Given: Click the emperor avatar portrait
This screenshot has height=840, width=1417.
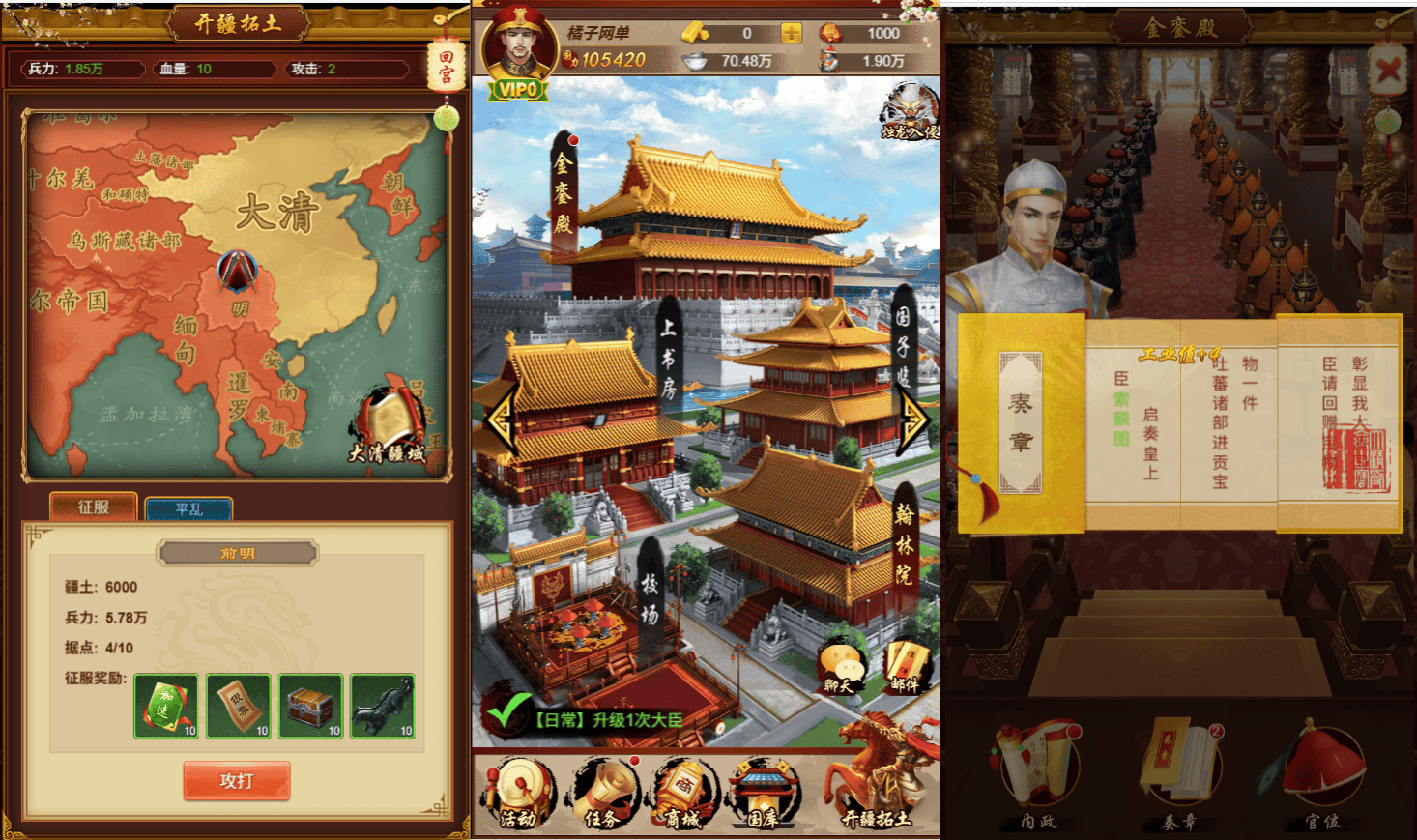Looking at the screenshot, I should point(518,48).
